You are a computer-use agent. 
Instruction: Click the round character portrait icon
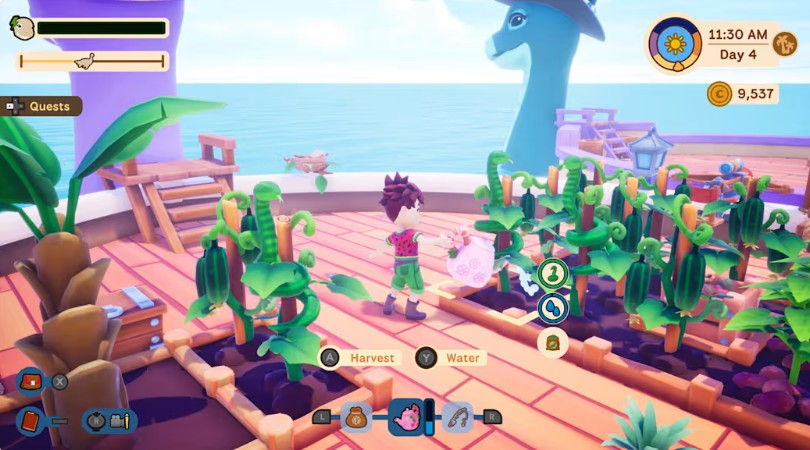[21, 28]
